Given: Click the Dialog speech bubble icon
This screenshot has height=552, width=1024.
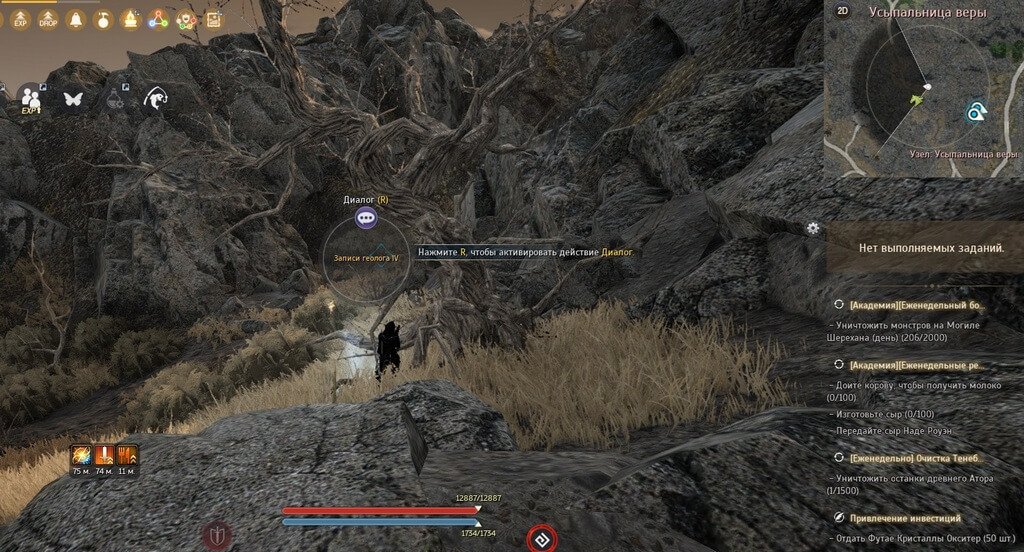Looking at the screenshot, I should click(366, 217).
